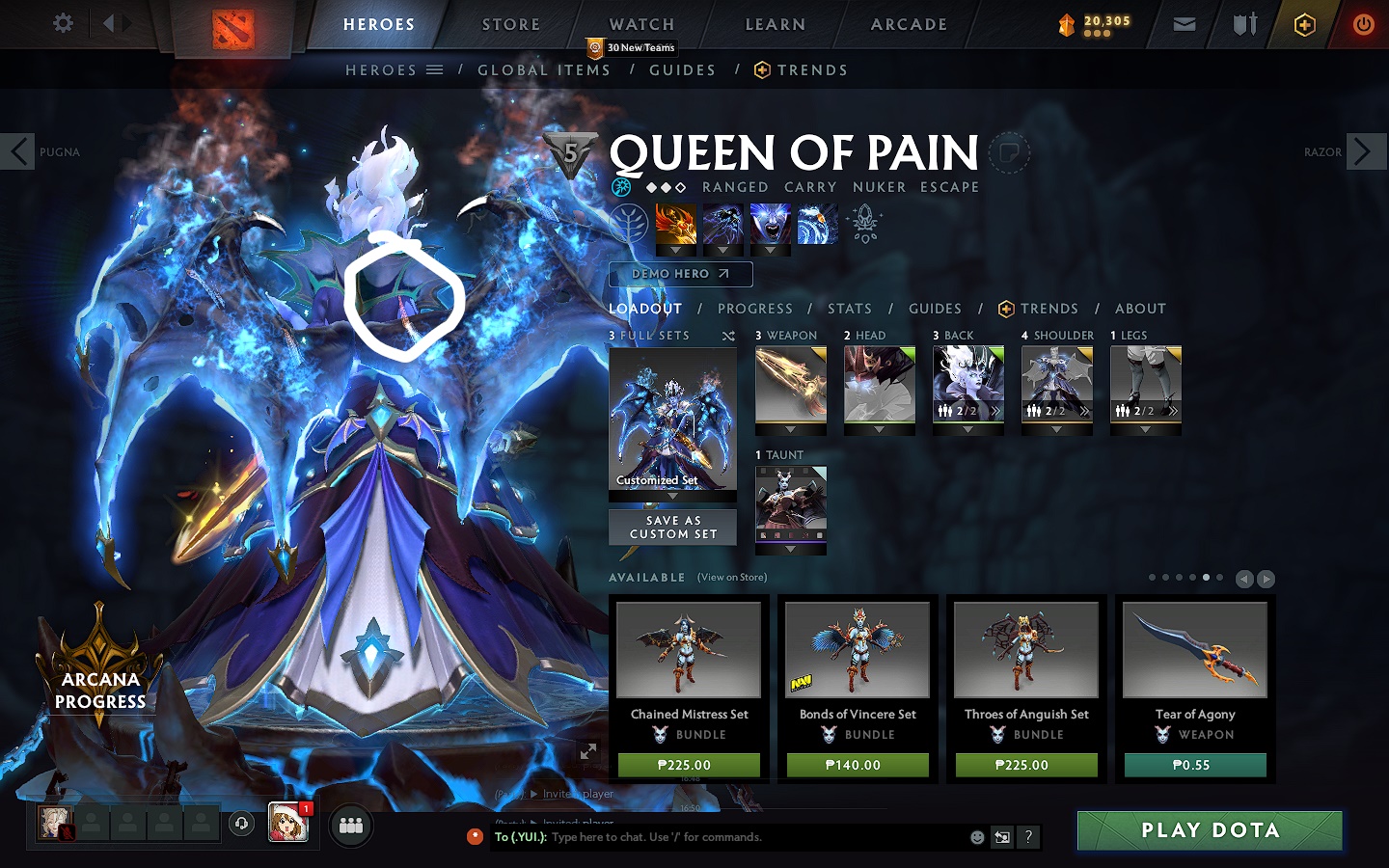Advance the Available items carousel with the right arrow
Image resolution: width=1389 pixels, height=868 pixels.
coord(1266,579)
